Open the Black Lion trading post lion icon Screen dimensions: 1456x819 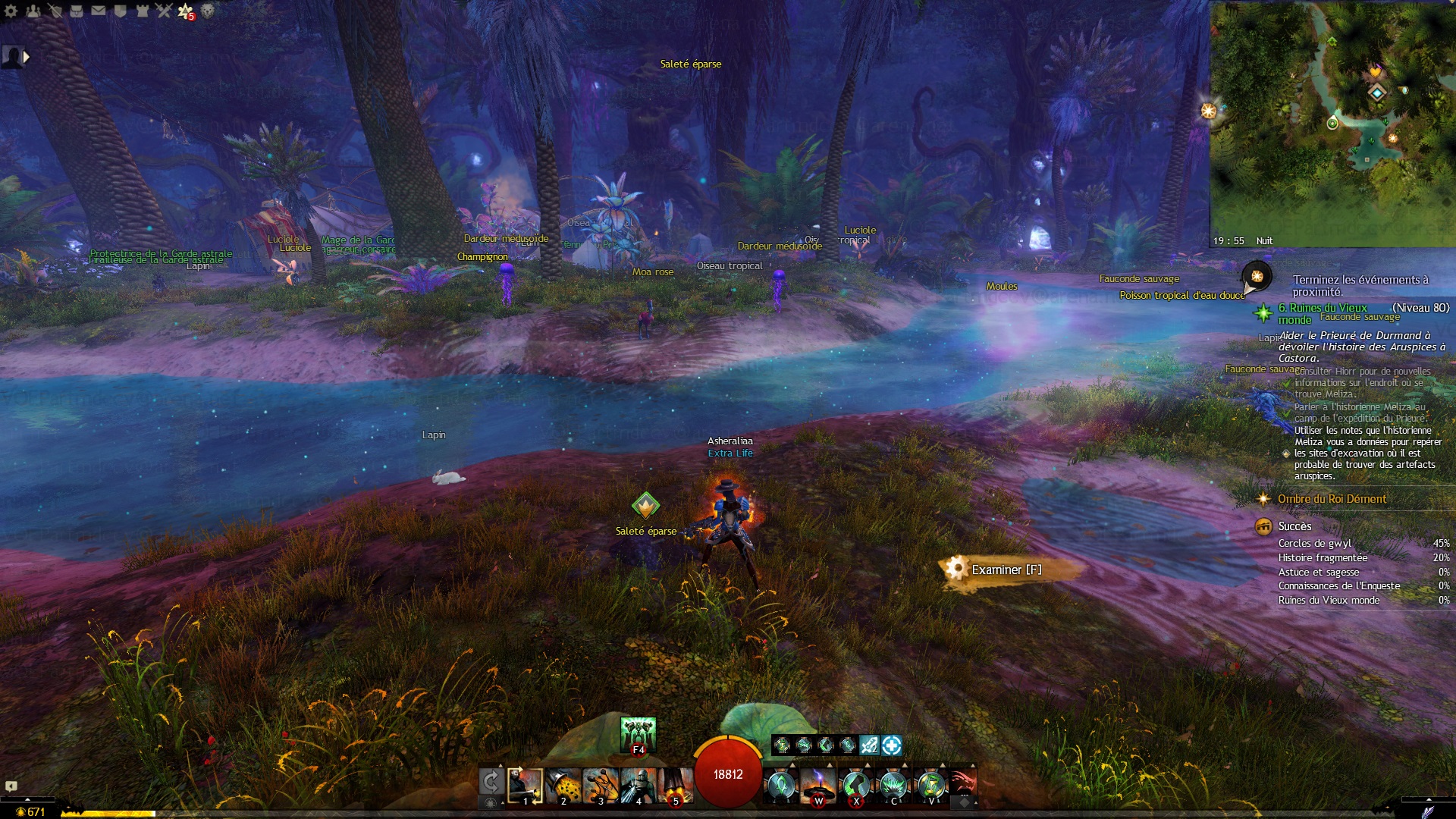point(207,11)
